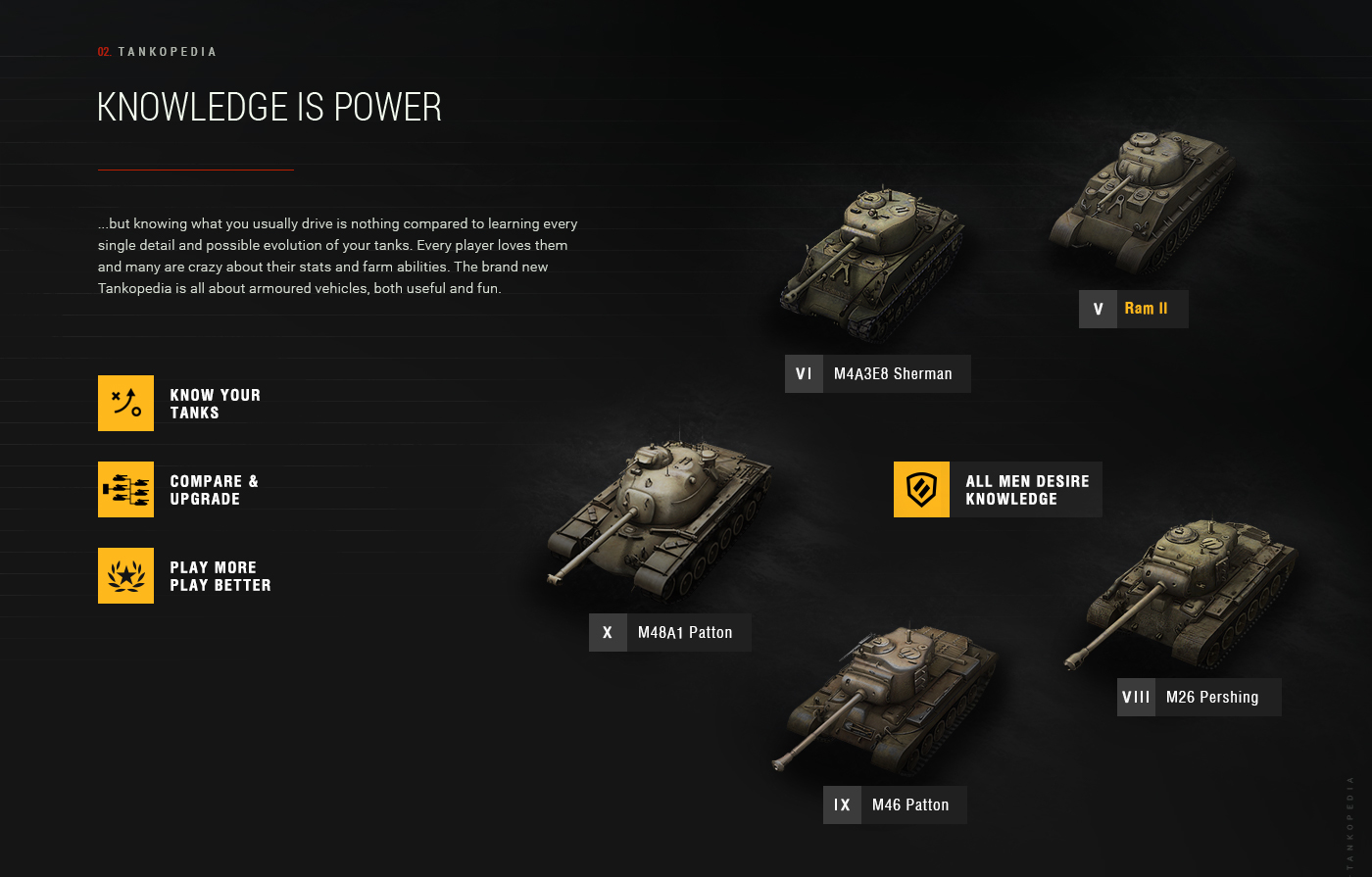1372x877 pixels.
Task: Click the tank tree Compare icon
Action: tap(125, 490)
